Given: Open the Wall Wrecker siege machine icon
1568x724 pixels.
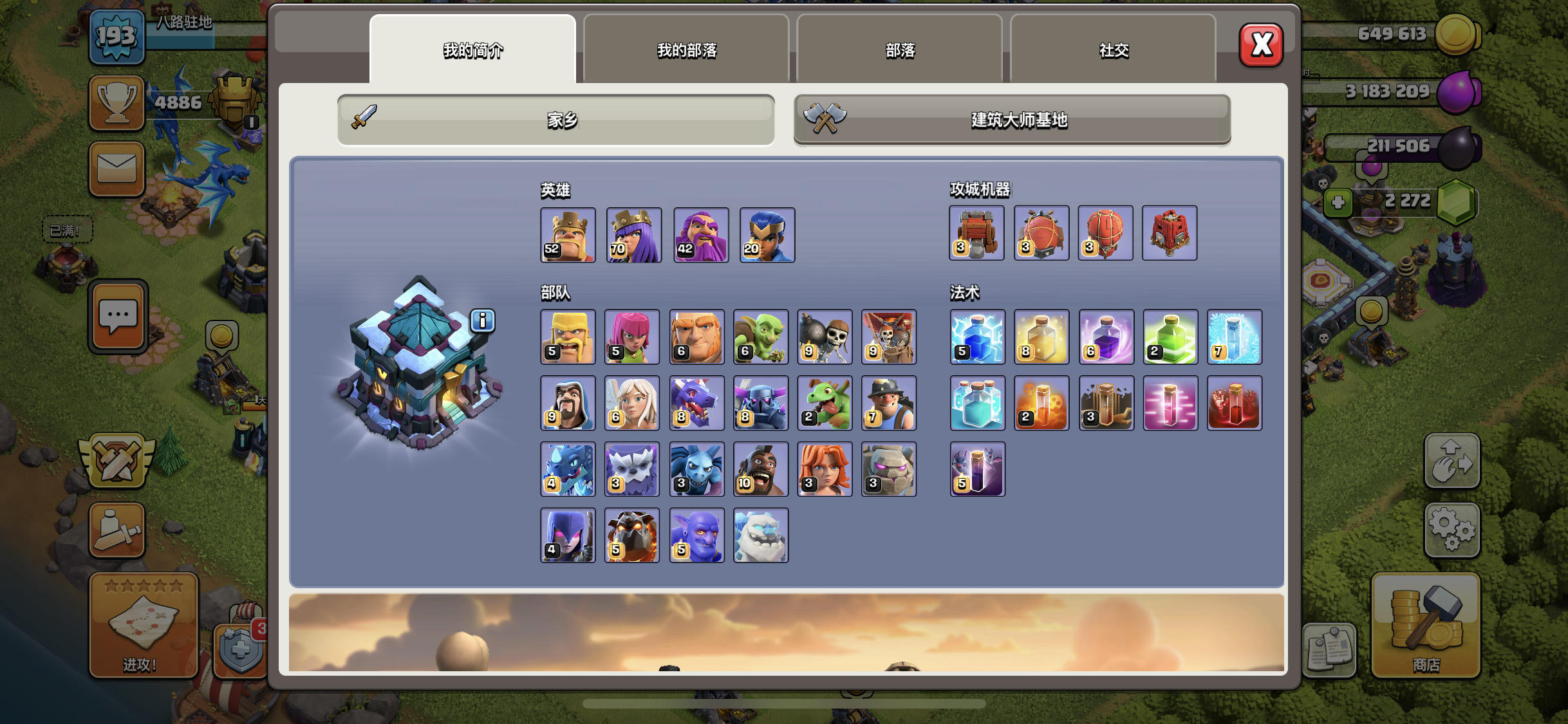Looking at the screenshot, I should point(977,233).
